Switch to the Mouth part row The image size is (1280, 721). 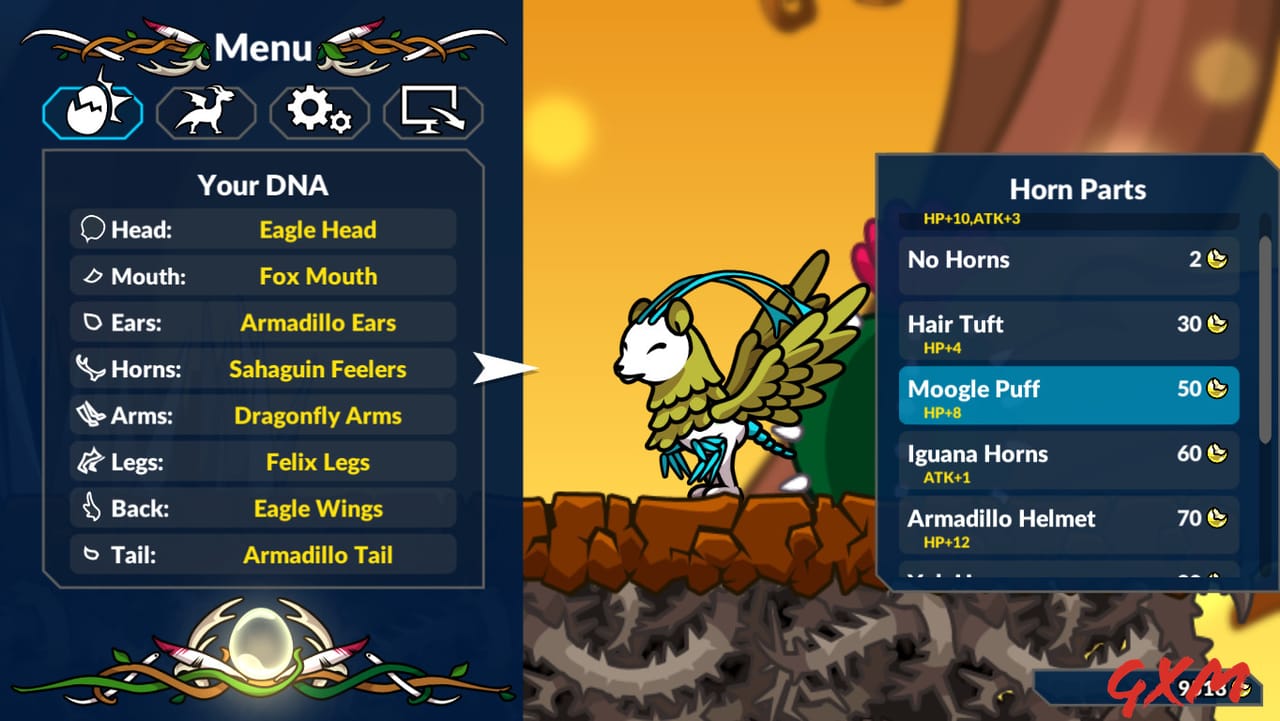tap(262, 276)
